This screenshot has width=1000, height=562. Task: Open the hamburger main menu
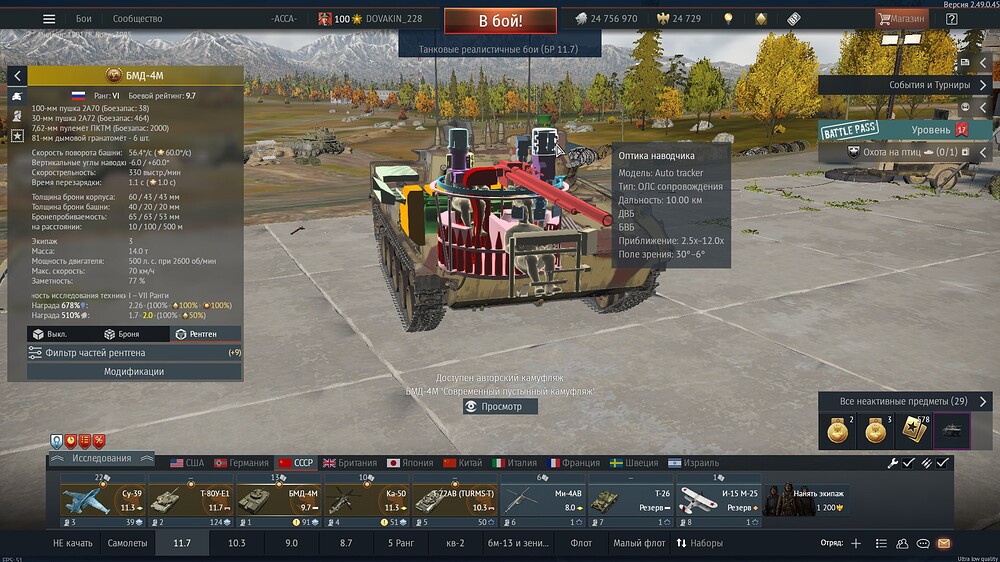49,19
